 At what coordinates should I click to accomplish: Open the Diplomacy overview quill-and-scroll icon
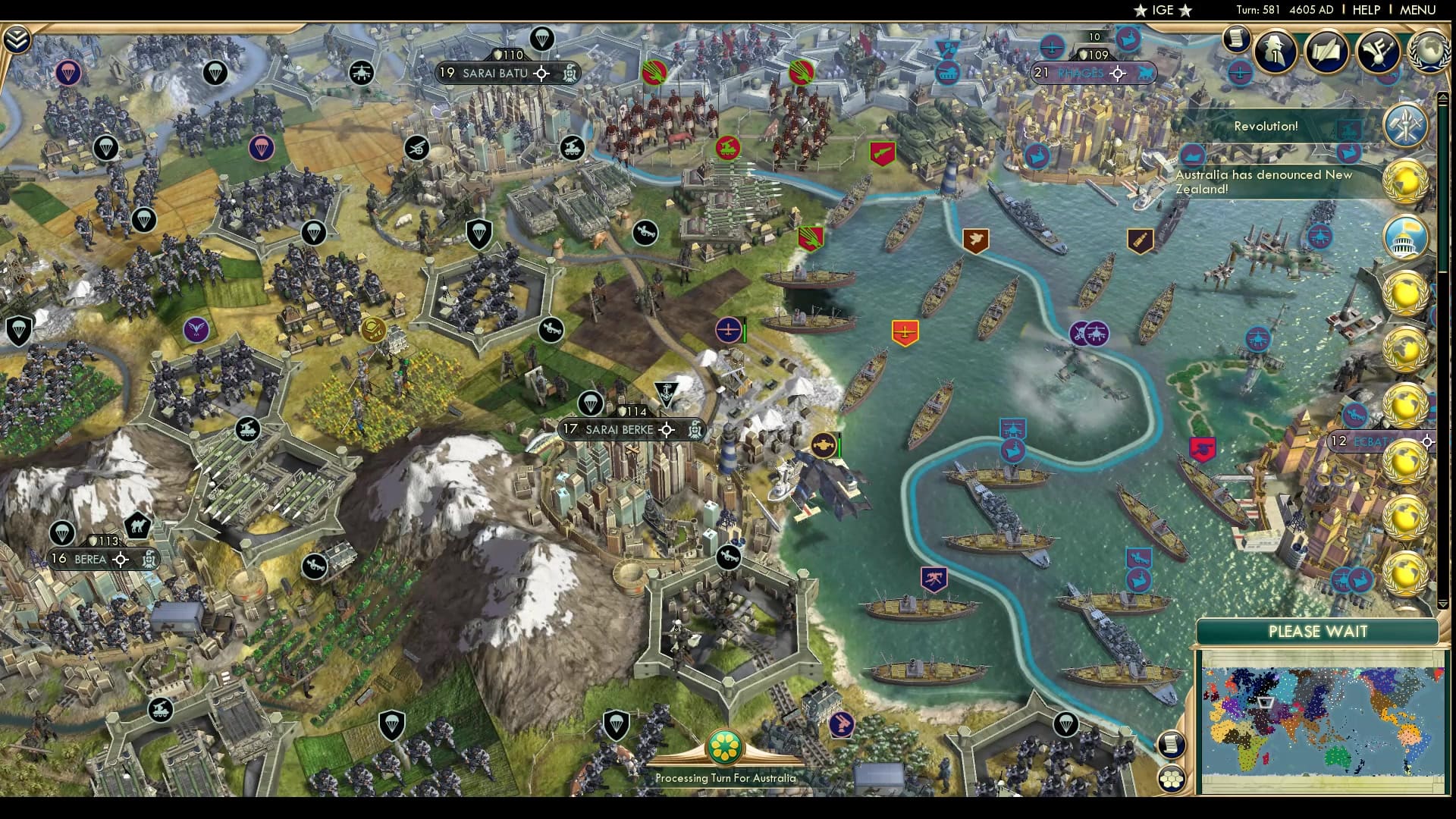pyautogui.click(x=1327, y=52)
